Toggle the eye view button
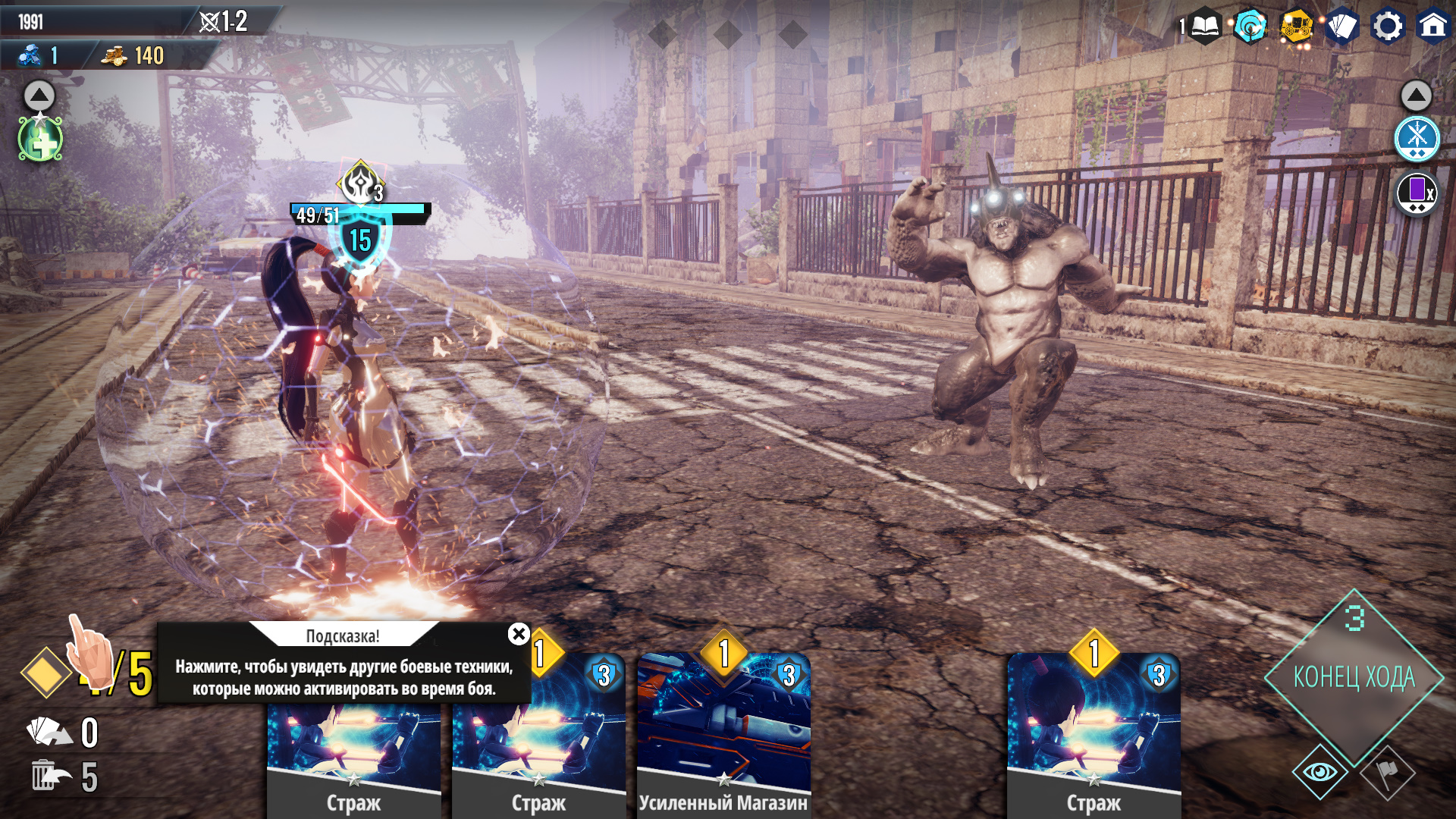Image resolution: width=1456 pixels, height=819 pixels. tap(1319, 772)
